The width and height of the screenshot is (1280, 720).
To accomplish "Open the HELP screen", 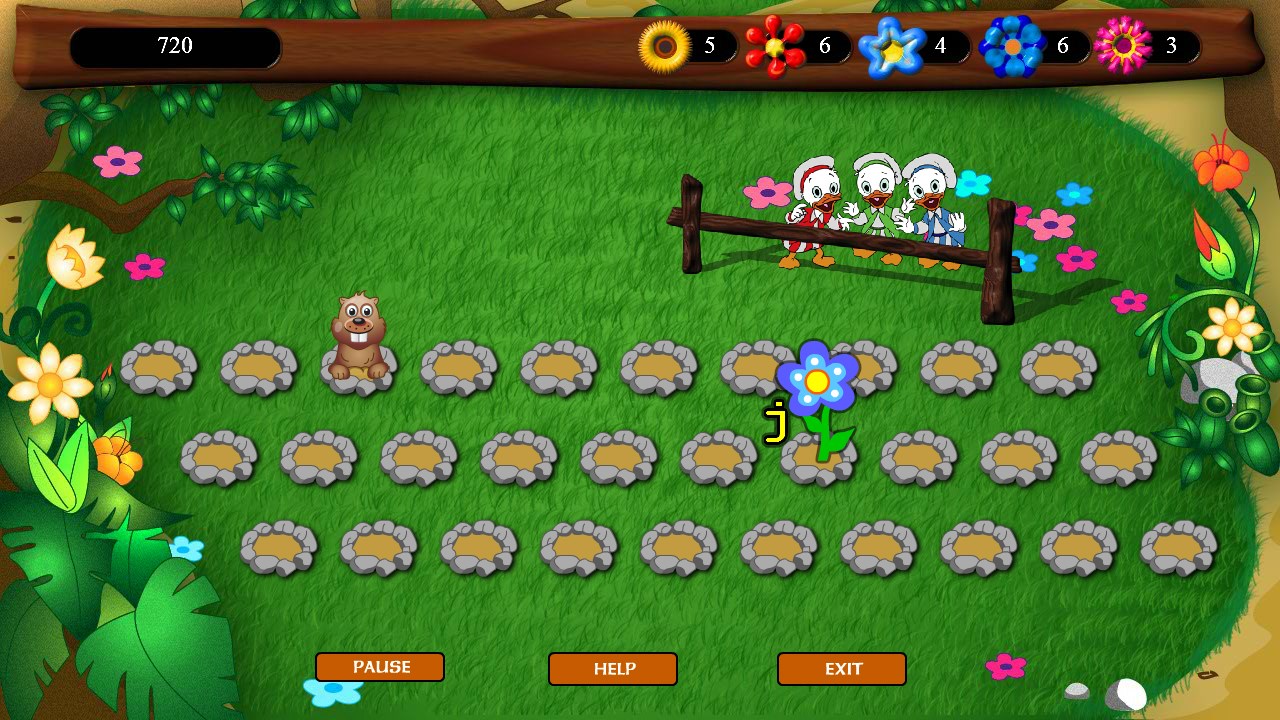I will [612, 670].
